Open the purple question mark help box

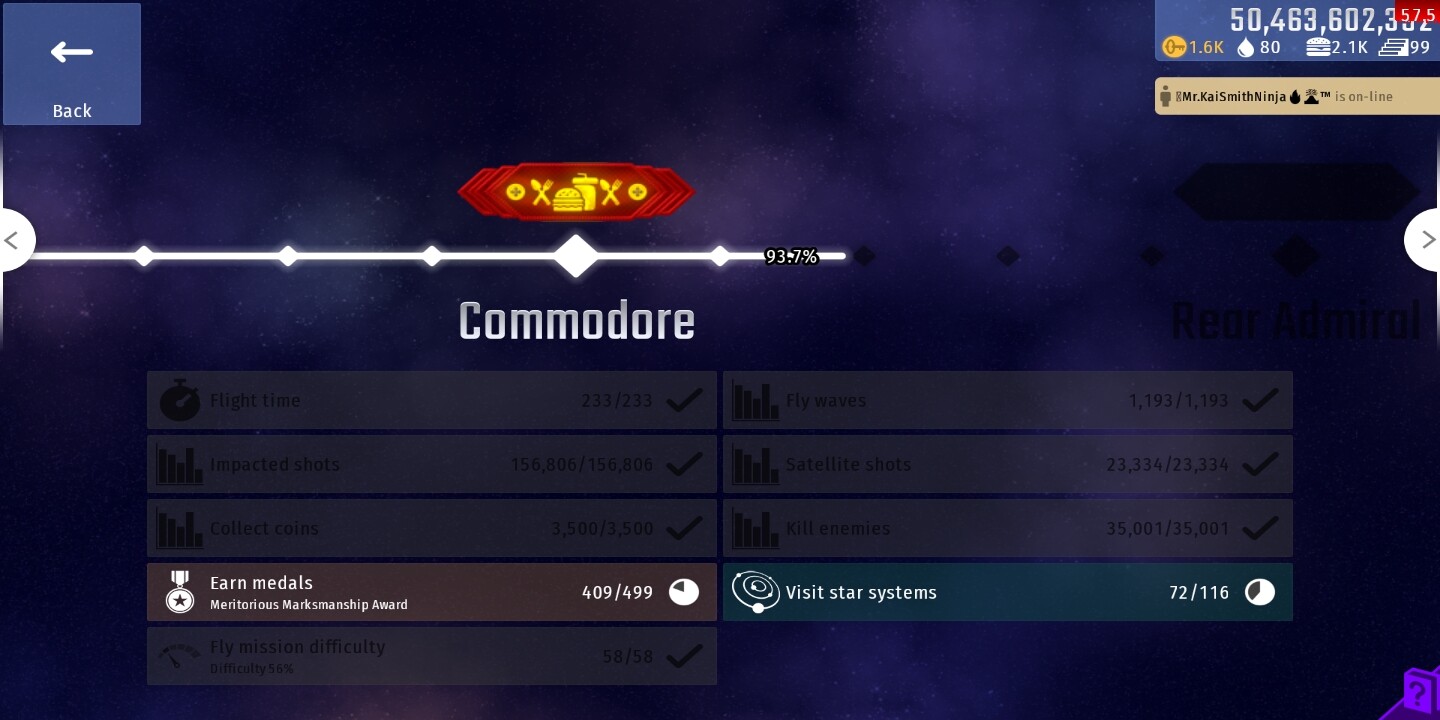(x=1418, y=693)
